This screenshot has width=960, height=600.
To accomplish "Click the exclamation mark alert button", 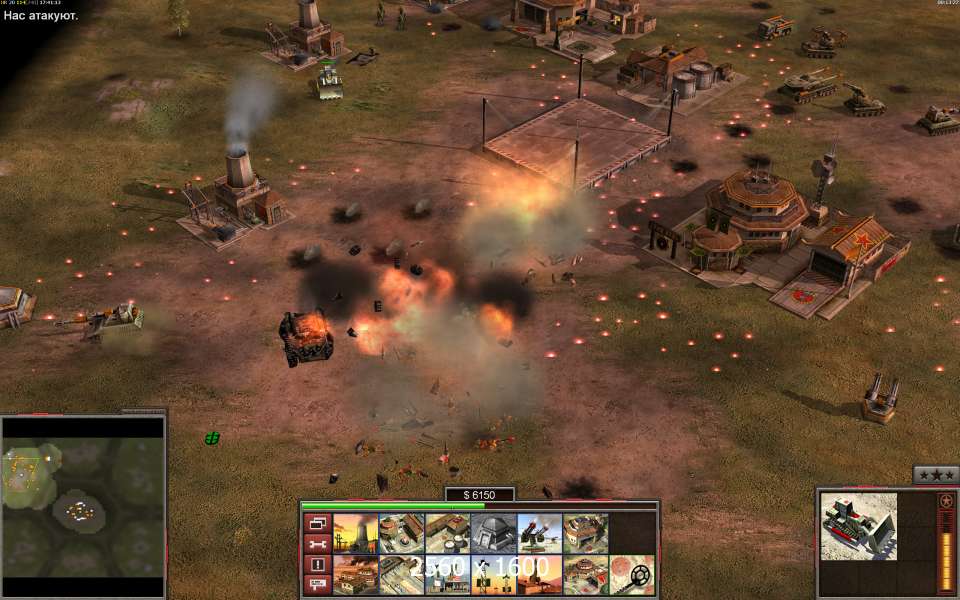I will point(317,565).
